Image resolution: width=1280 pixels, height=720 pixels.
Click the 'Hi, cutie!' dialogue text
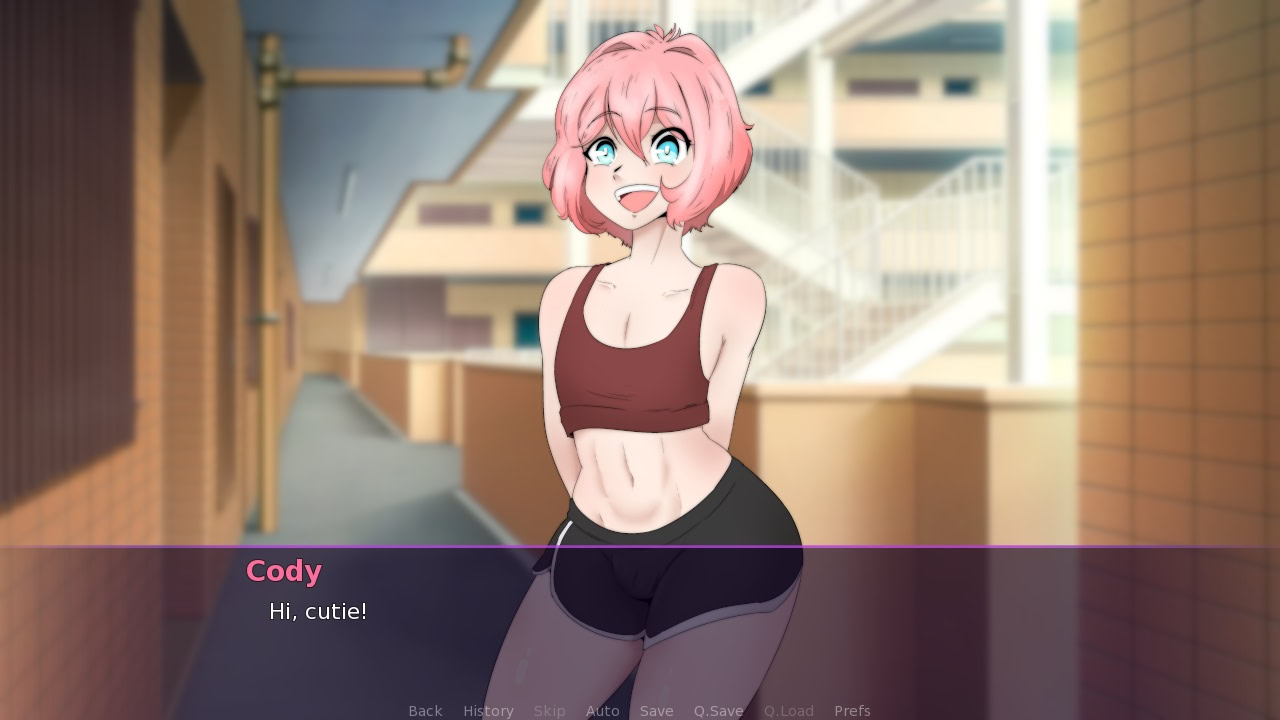[x=319, y=611]
